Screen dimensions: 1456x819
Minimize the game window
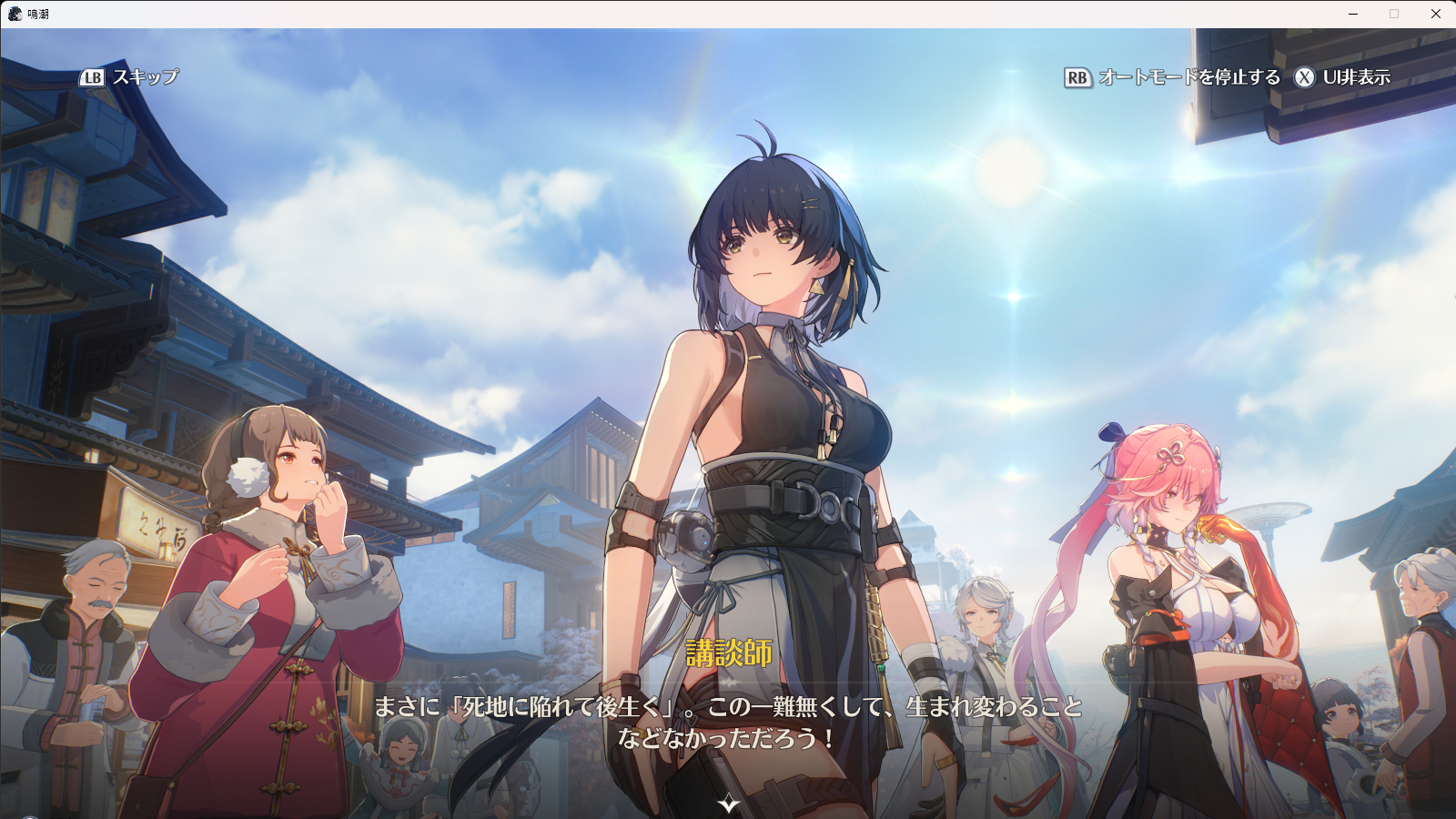[x=1353, y=14]
